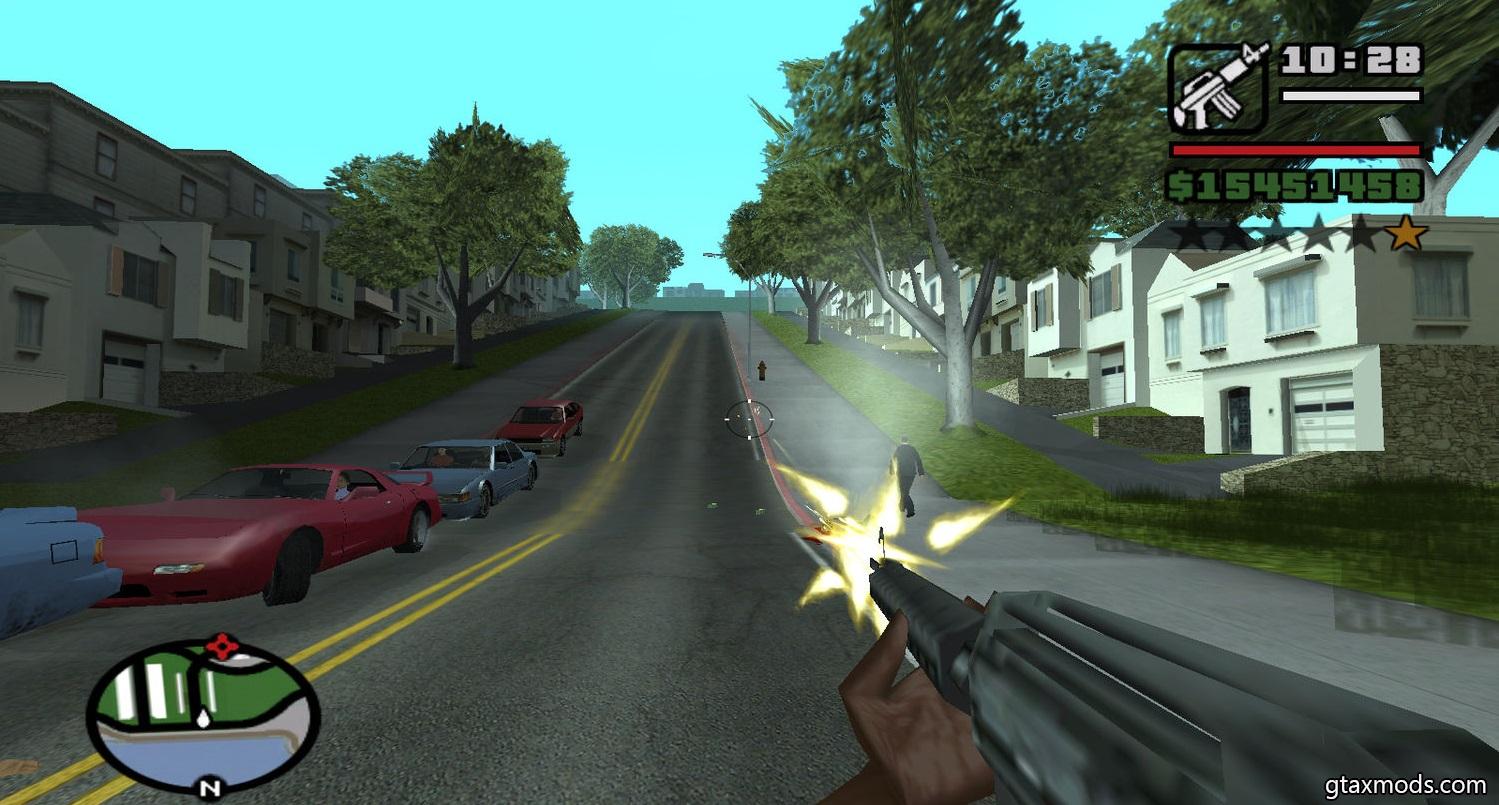Click the north indicator on the radar
Screen dimensions: 1499x805
click(x=208, y=786)
